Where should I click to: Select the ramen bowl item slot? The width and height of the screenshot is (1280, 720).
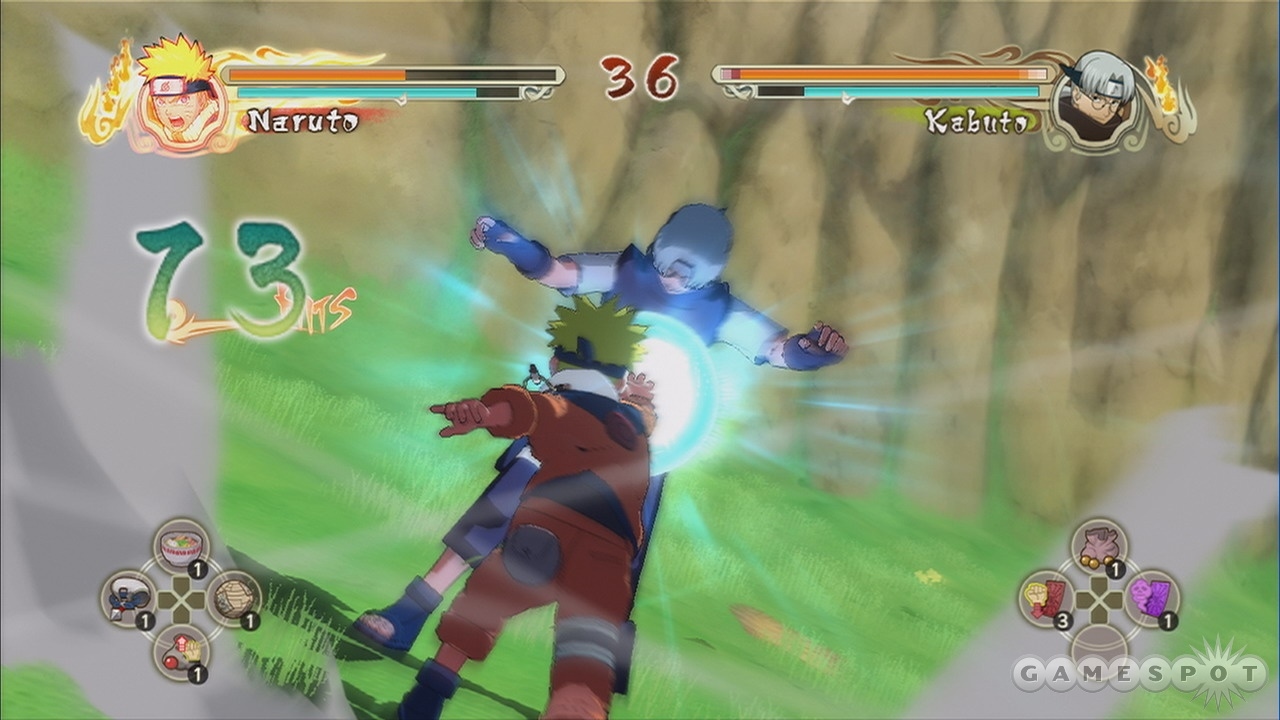click(x=181, y=547)
